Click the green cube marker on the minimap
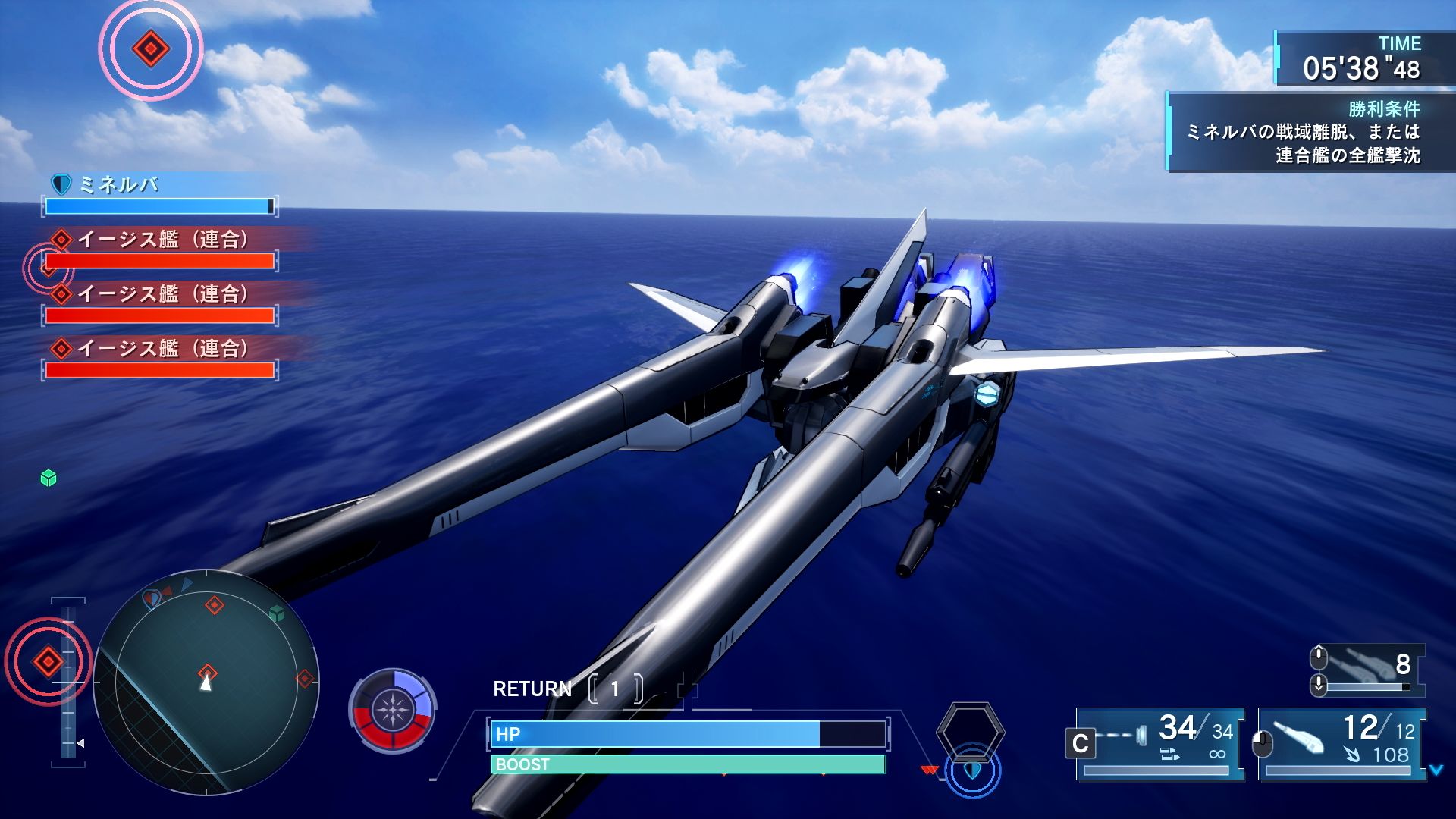The width and height of the screenshot is (1456, 819). click(277, 613)
